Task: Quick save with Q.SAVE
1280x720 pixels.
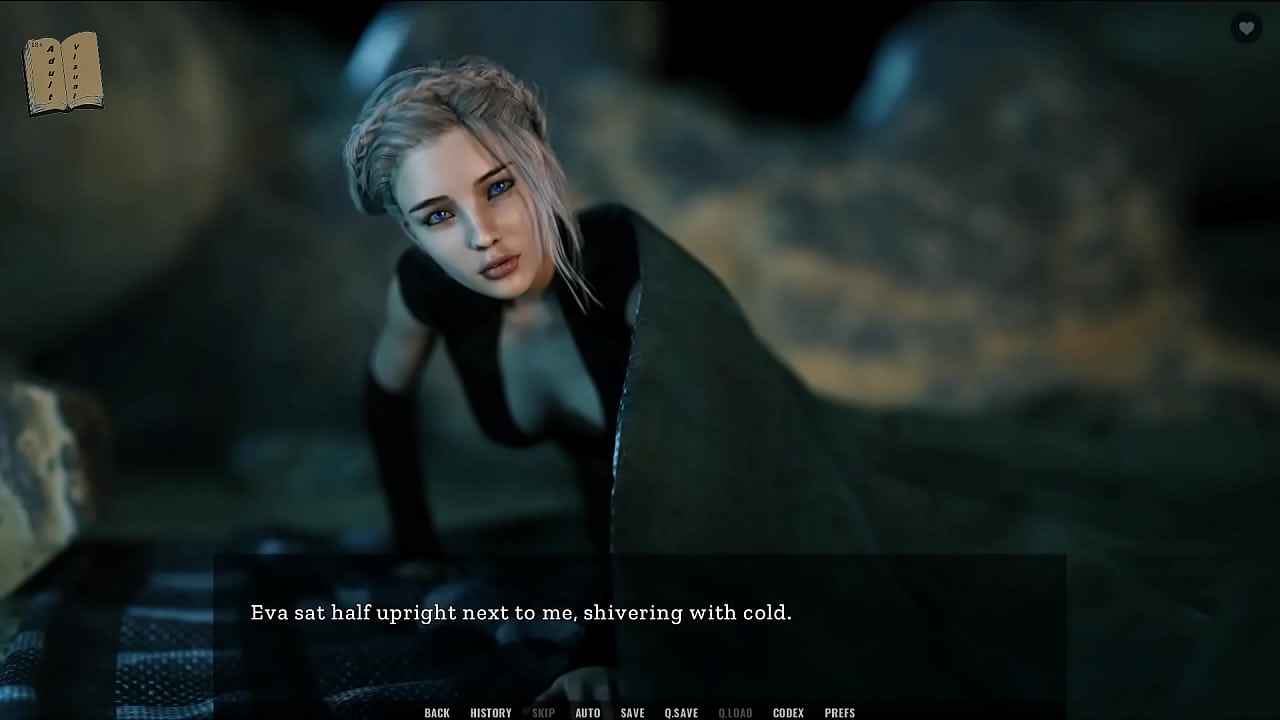Action: point(681,712)
